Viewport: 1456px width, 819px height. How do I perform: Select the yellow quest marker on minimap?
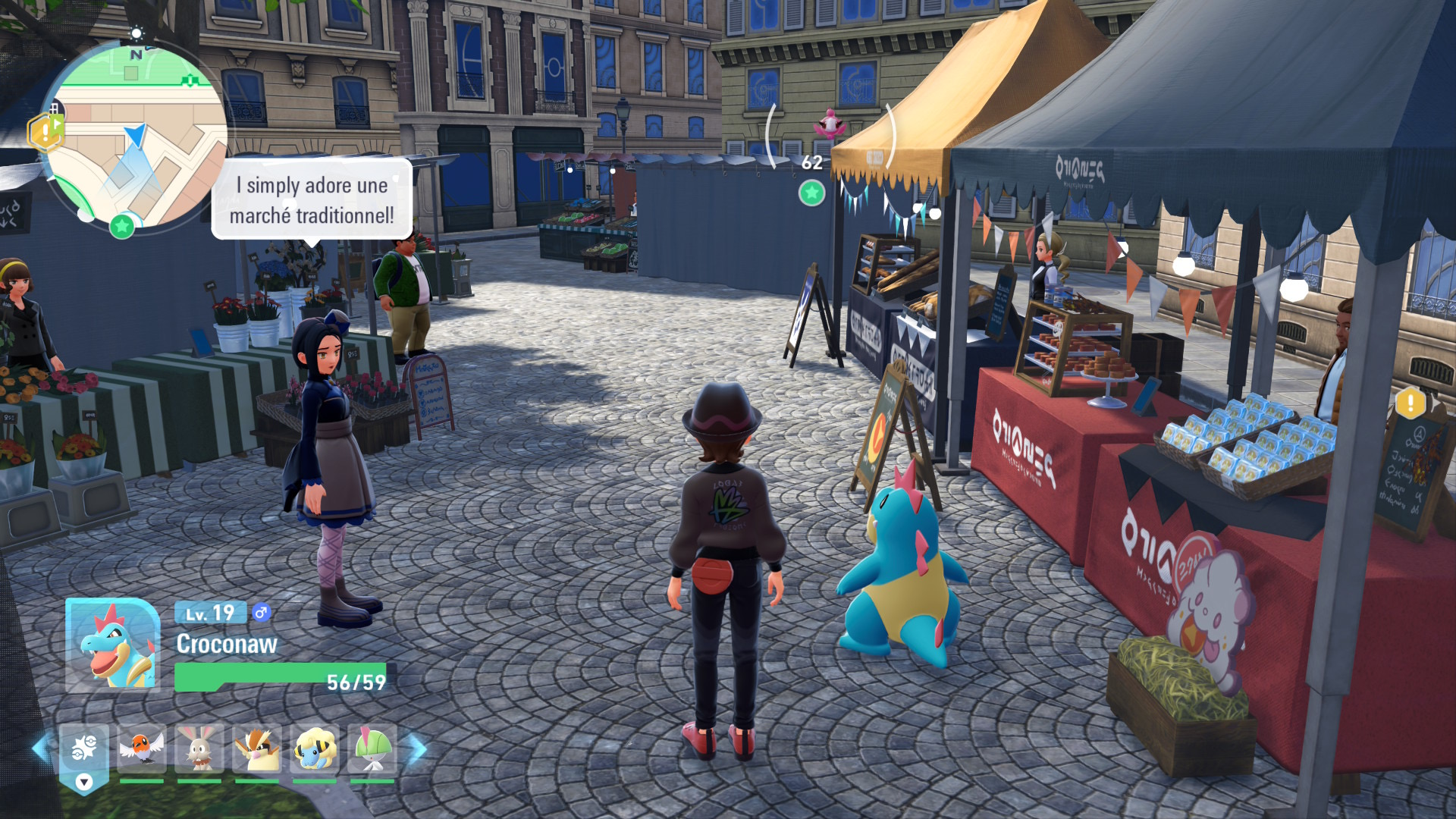pyautogui.click(x=45, y=132)
